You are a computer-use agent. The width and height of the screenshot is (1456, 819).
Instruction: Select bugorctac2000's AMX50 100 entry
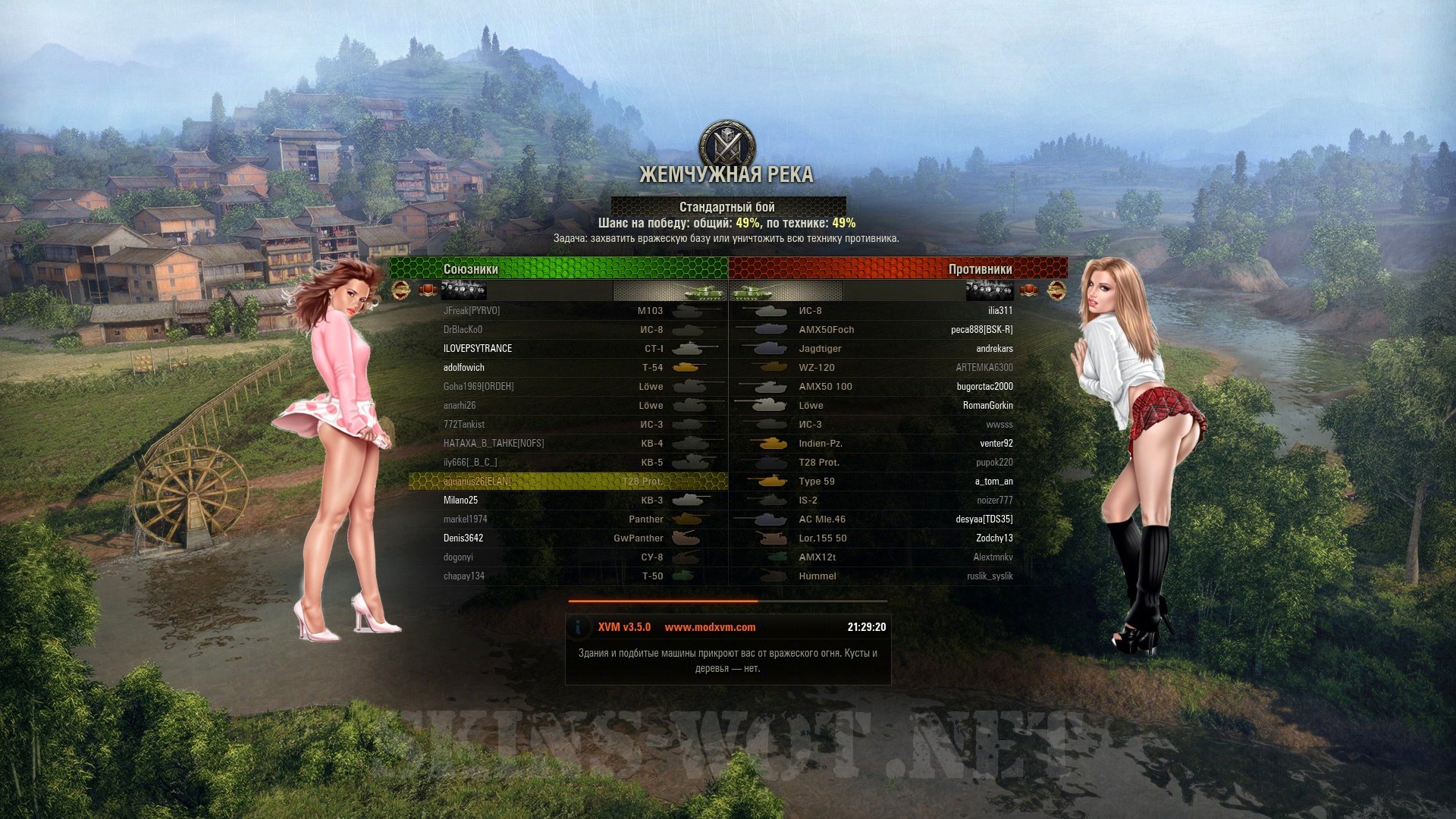[984, 386]
